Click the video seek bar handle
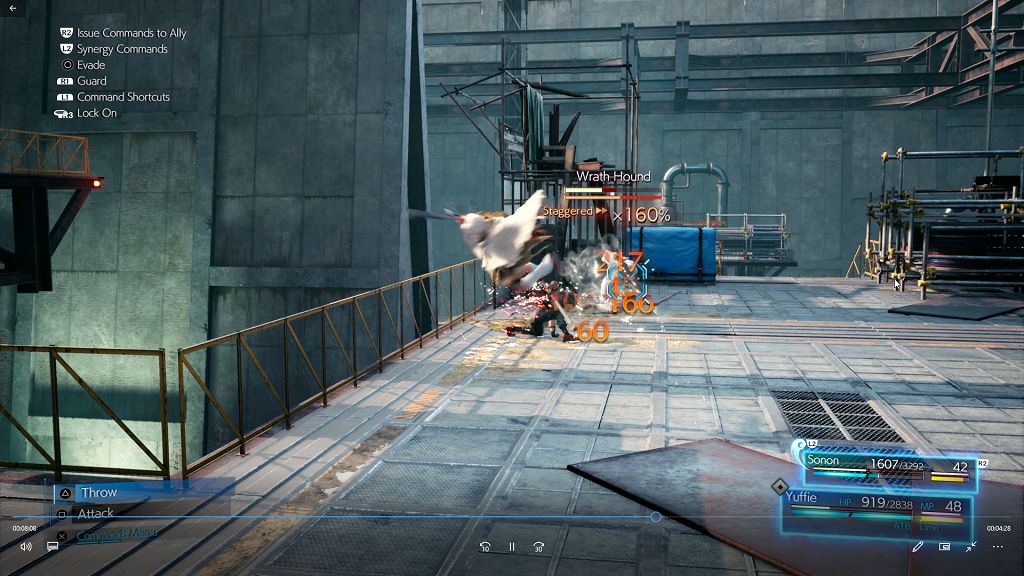The height and width of the screenshot is (576, 1024). 655,517
